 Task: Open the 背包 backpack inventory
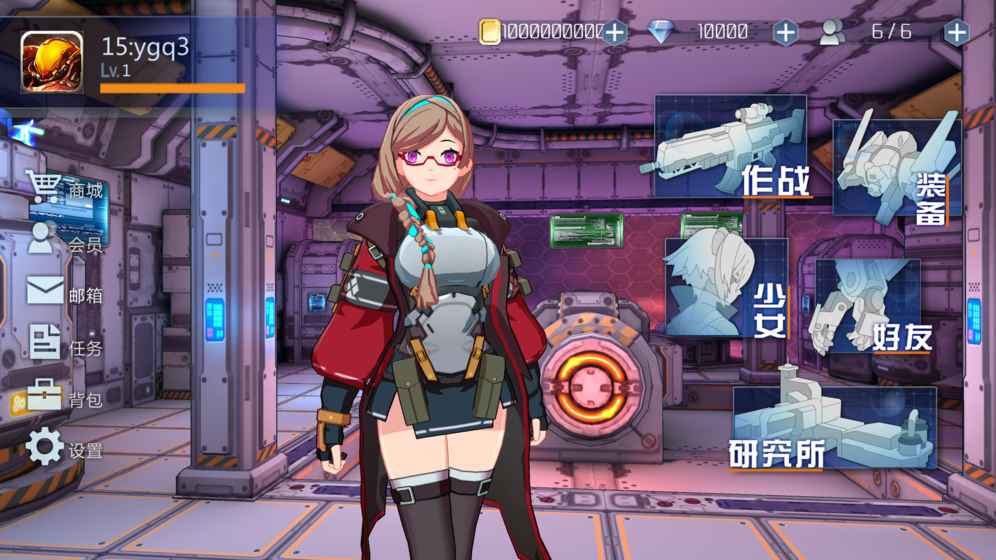click(64, 398)
